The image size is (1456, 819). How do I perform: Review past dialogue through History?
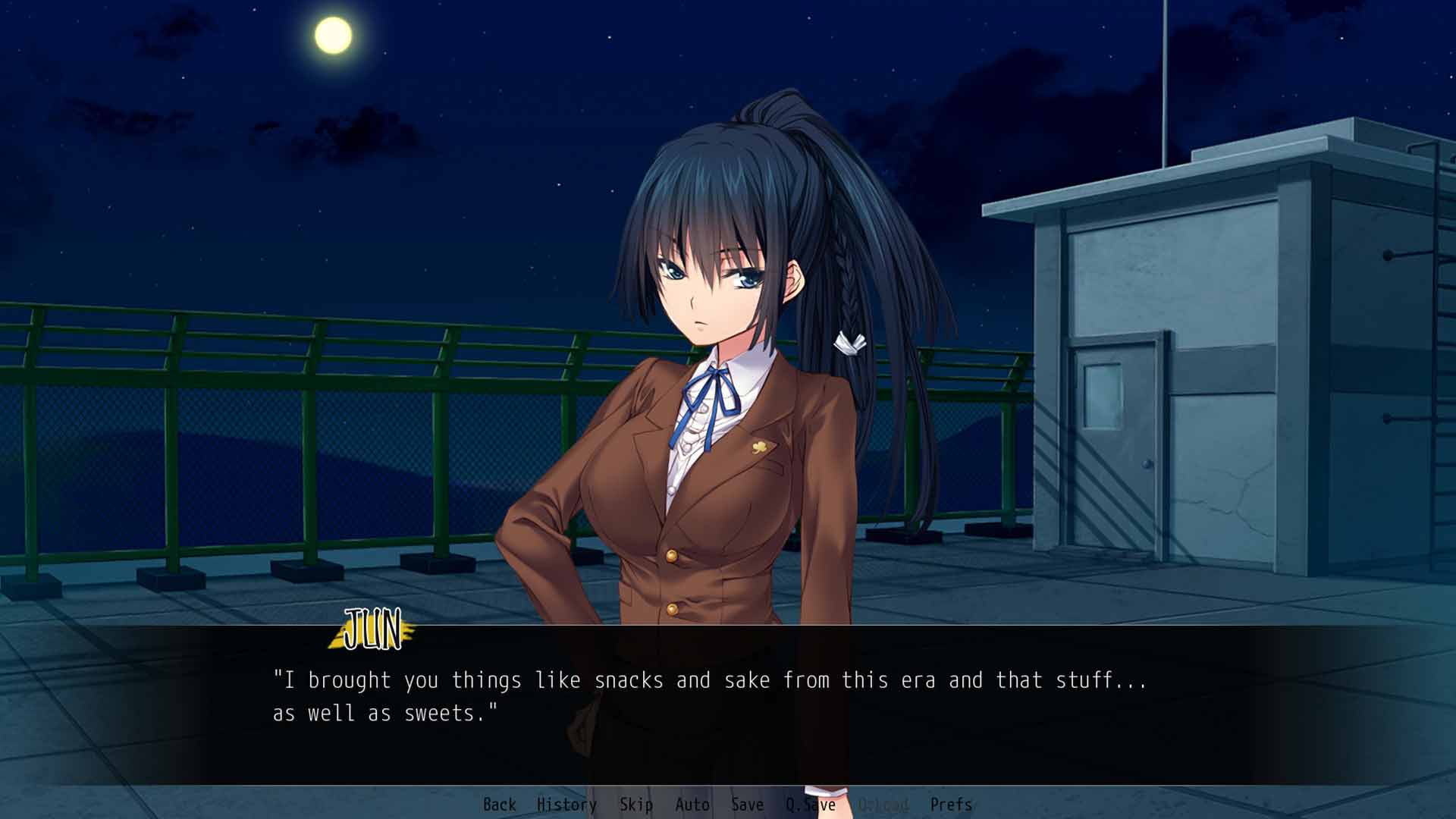[x=565, y=805]
